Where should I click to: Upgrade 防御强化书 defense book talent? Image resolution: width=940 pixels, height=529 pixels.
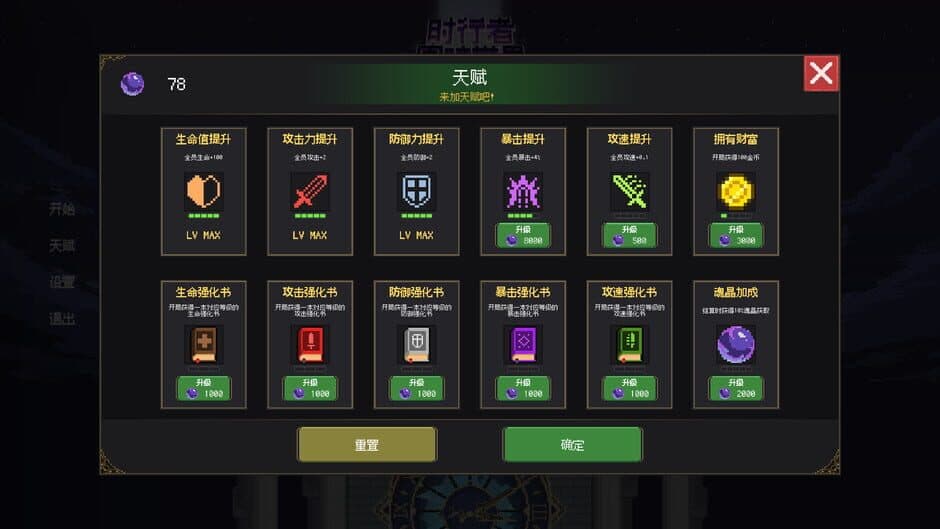[416, 388]
